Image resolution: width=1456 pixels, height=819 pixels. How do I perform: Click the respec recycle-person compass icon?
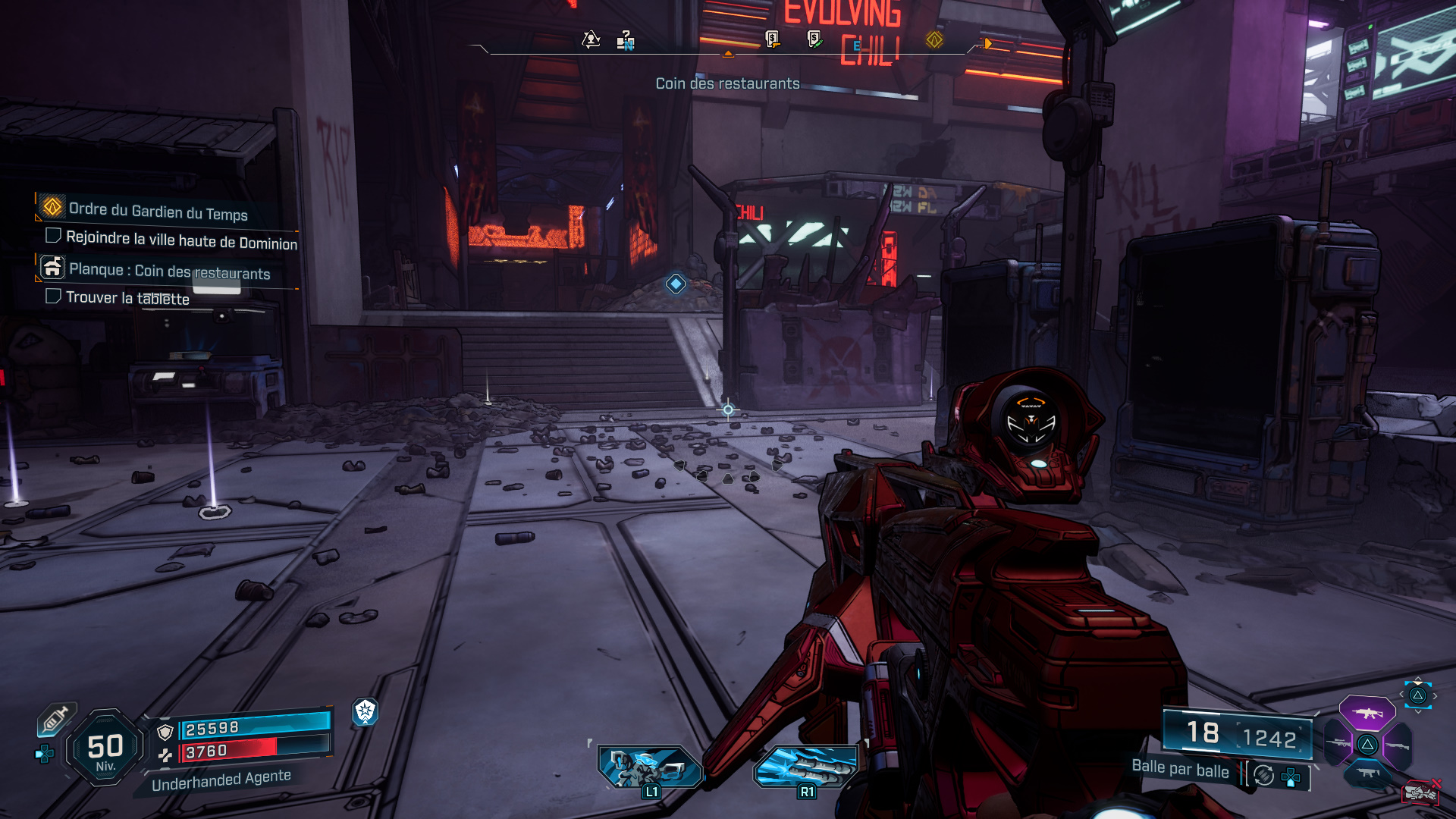pyautogui.click(x=591, y=39)
